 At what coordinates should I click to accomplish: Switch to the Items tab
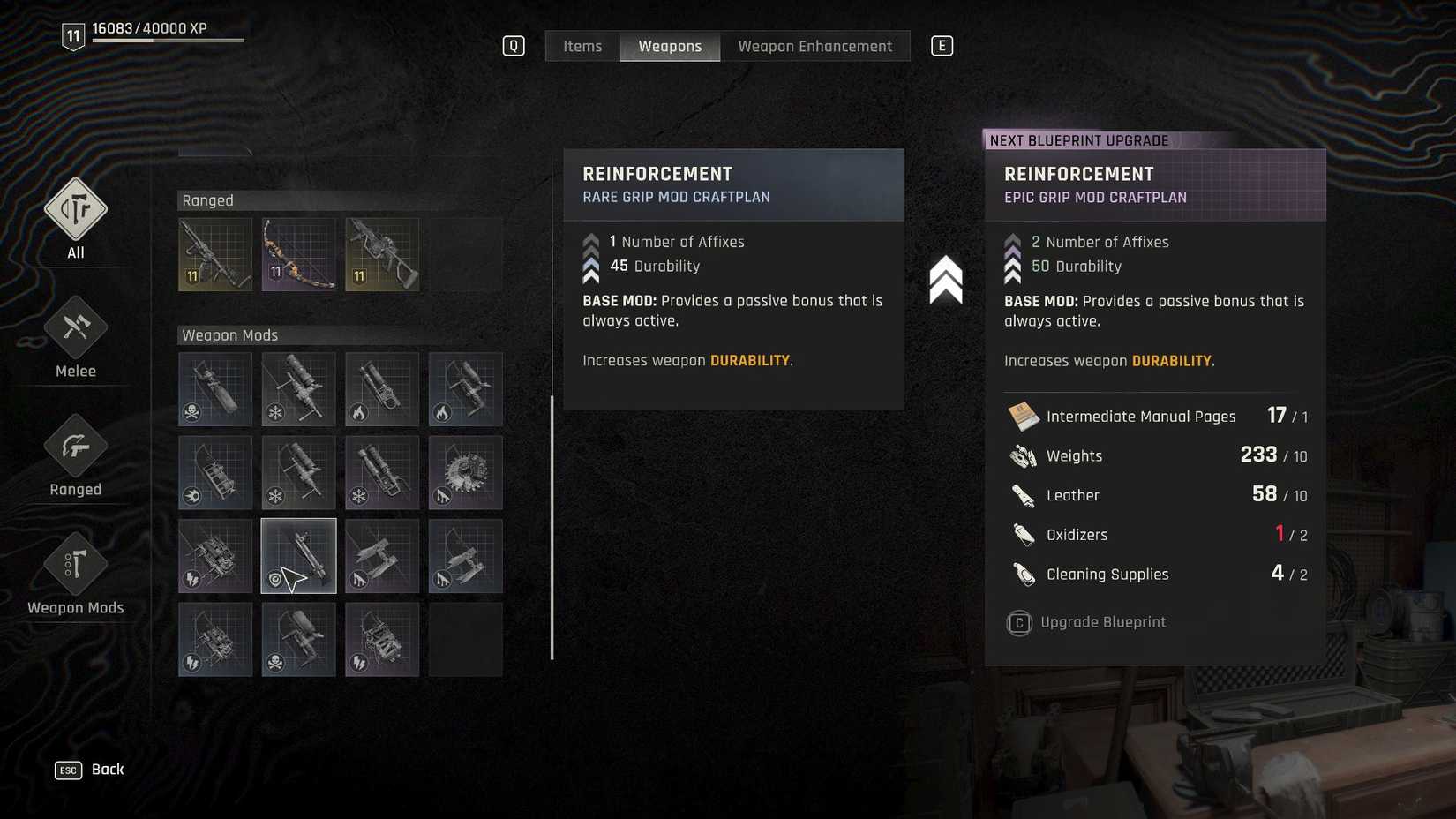(x=582, y=46)
